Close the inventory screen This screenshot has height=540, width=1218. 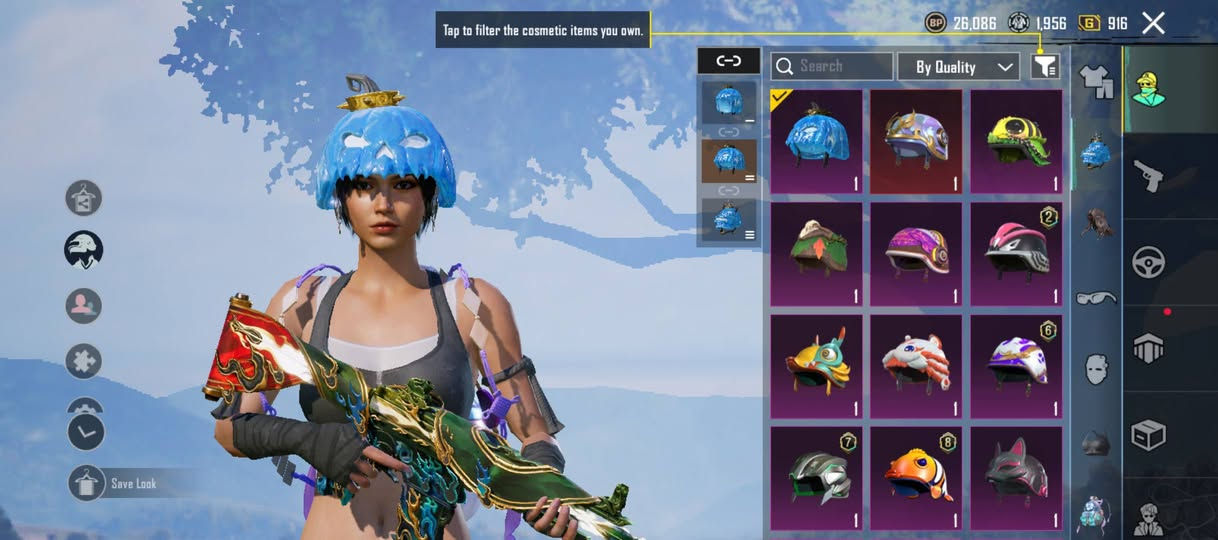click(1153, 23)
